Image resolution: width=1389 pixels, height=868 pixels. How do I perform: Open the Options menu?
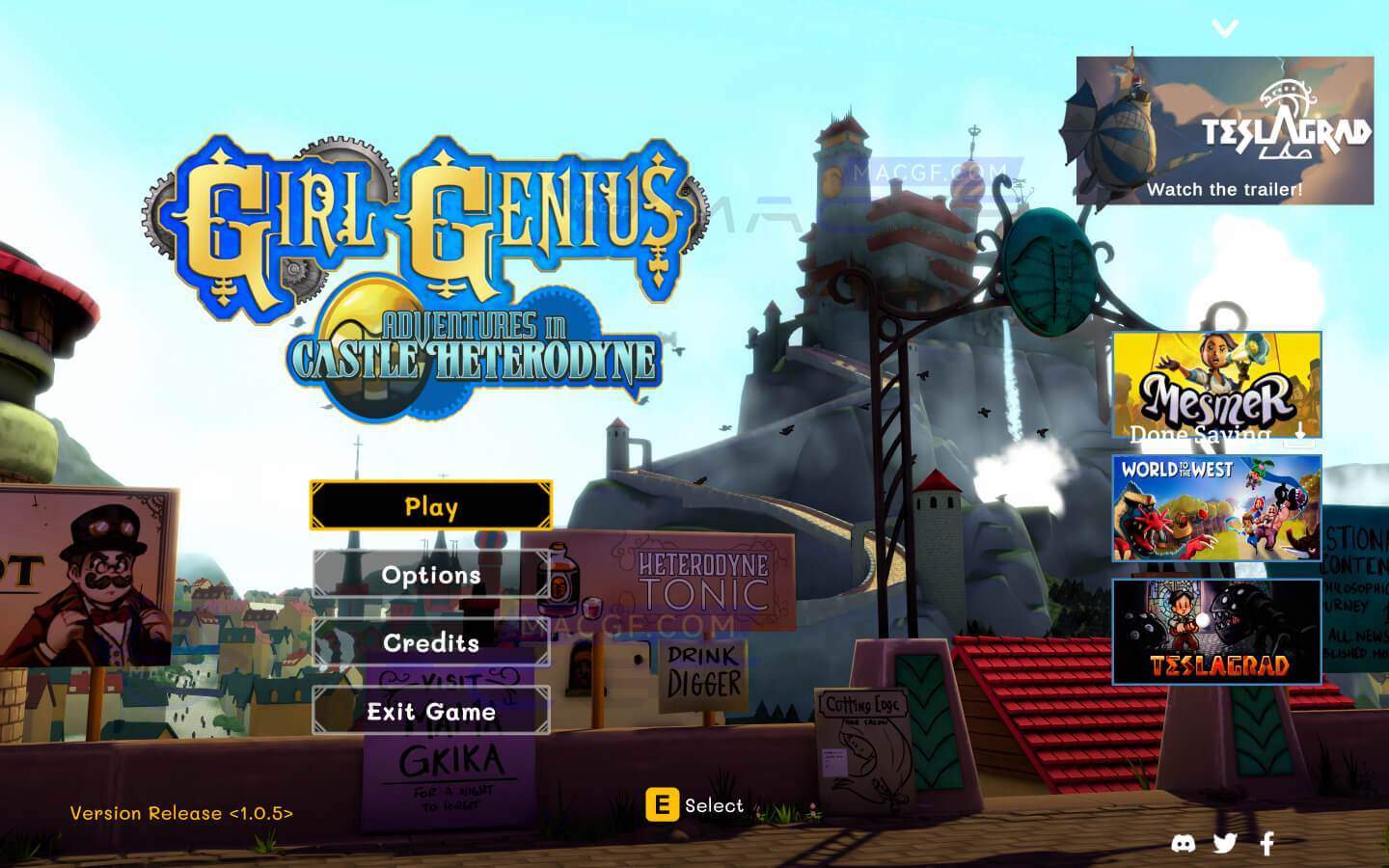click(431, 575)
